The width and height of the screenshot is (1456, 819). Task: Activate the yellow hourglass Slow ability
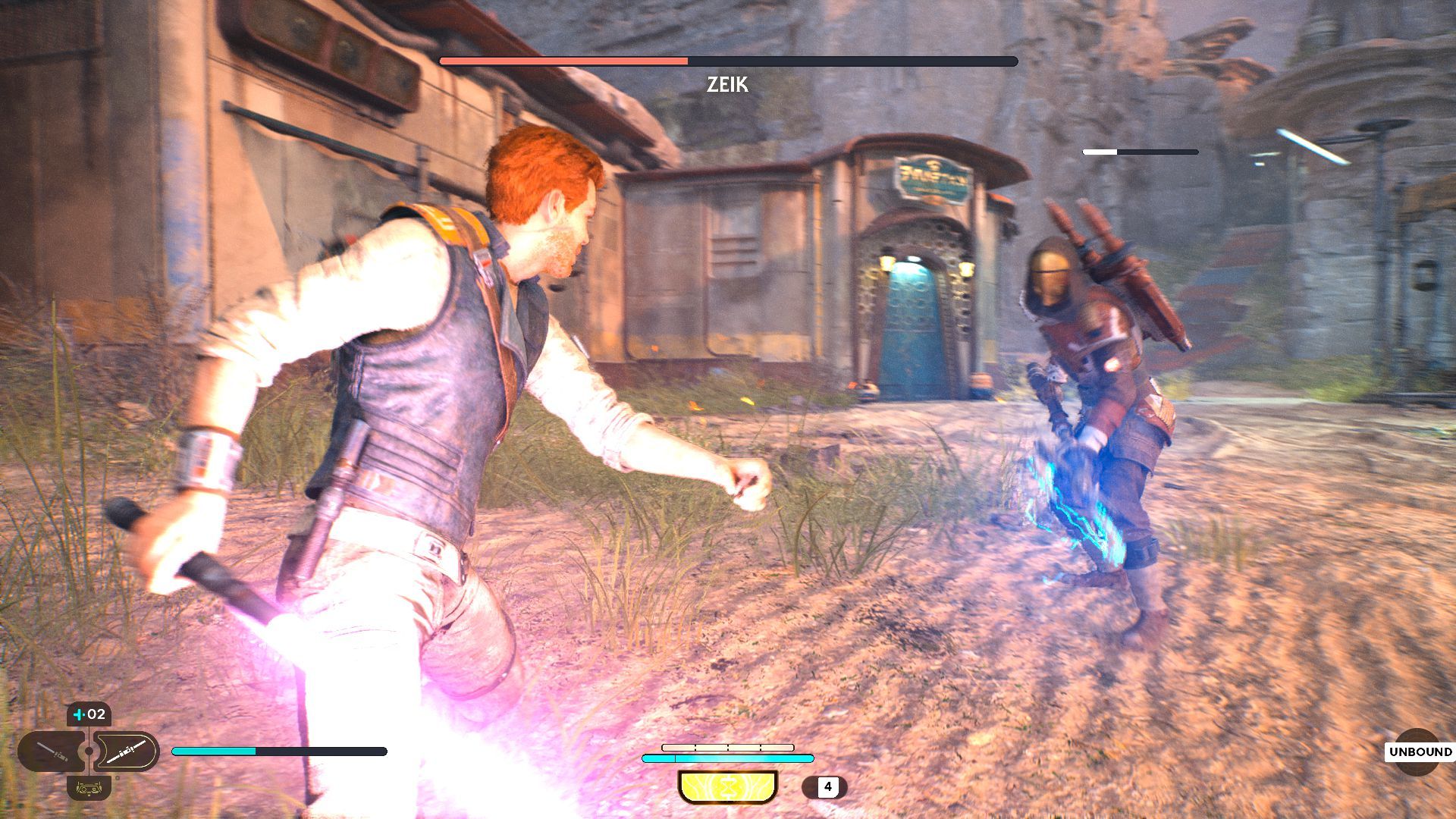coord(727,786)
